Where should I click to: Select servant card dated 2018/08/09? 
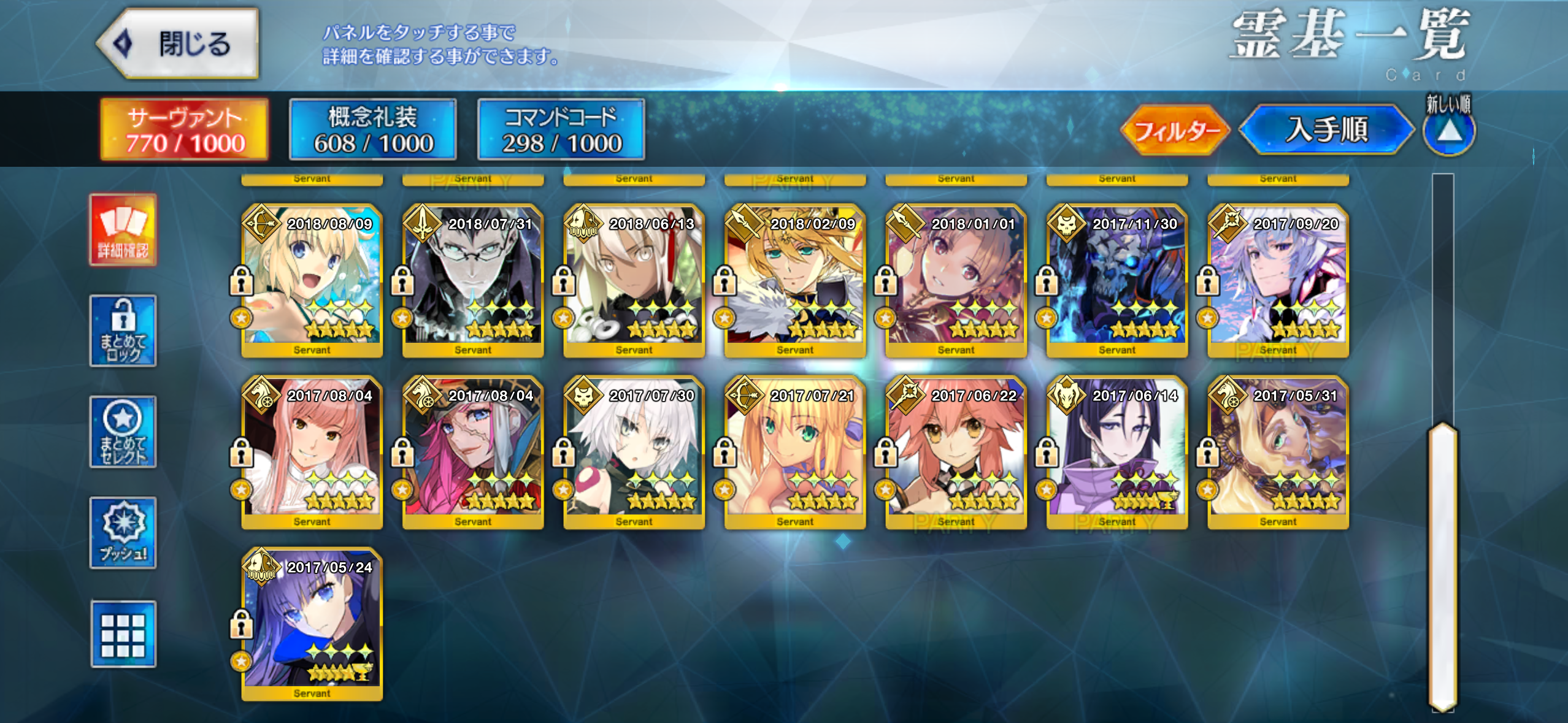click(x=312, y=281)
